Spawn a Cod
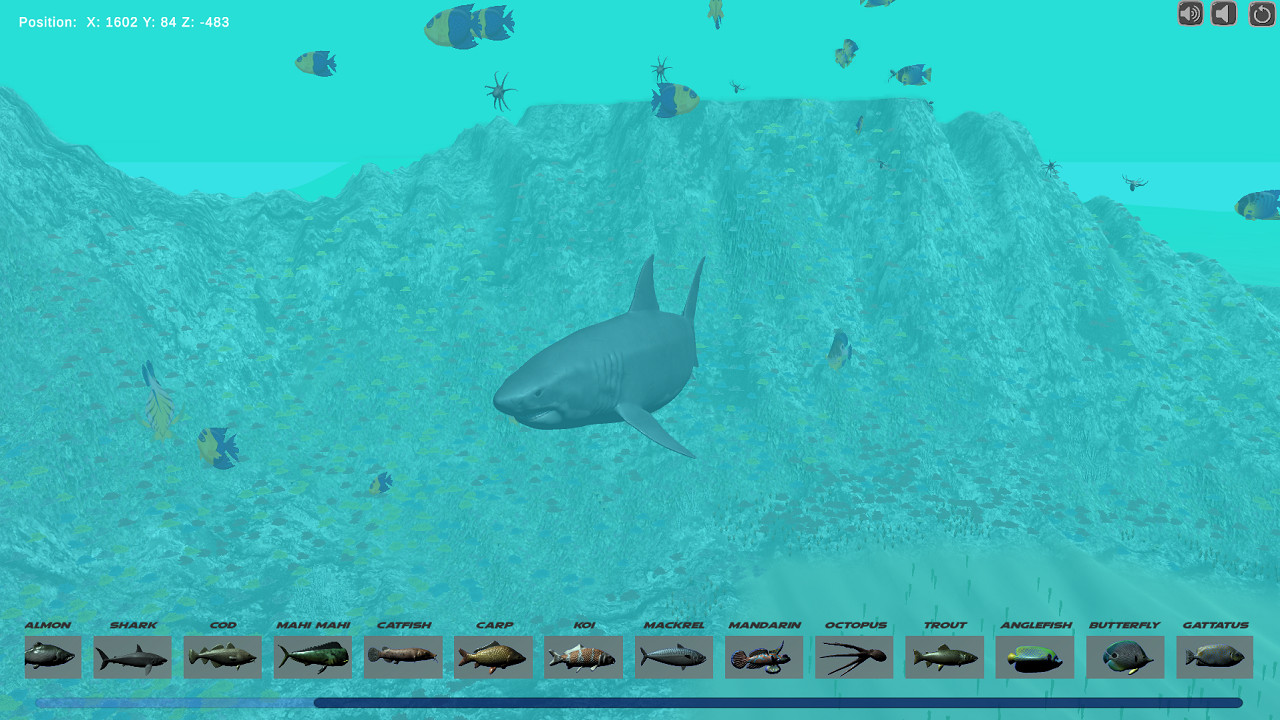 [x=222, y=657]
